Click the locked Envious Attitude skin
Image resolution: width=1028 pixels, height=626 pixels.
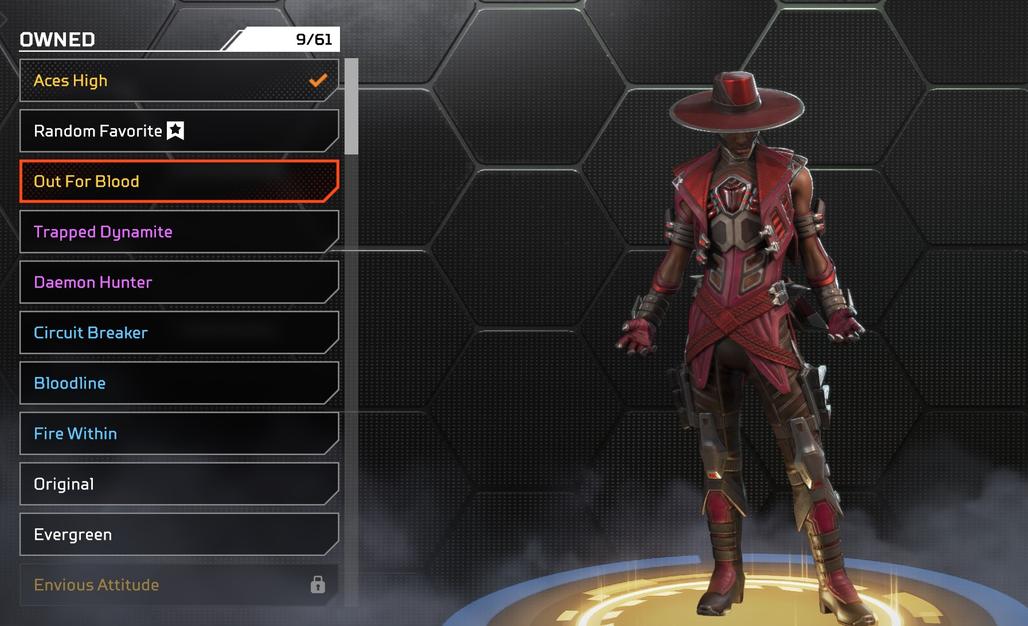[x=178, y=585]
